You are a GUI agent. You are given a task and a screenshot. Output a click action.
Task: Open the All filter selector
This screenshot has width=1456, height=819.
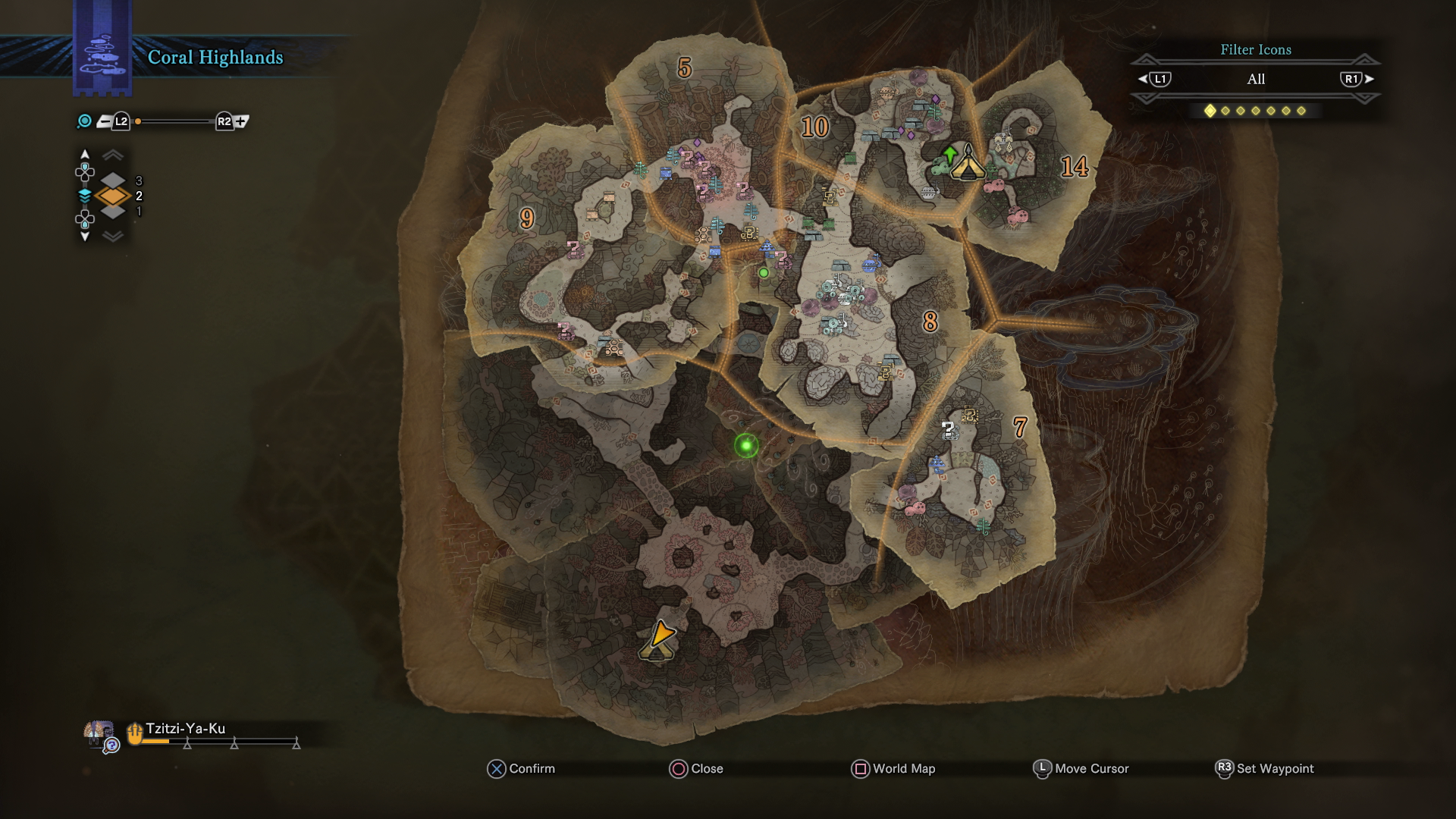point(1255,79)
